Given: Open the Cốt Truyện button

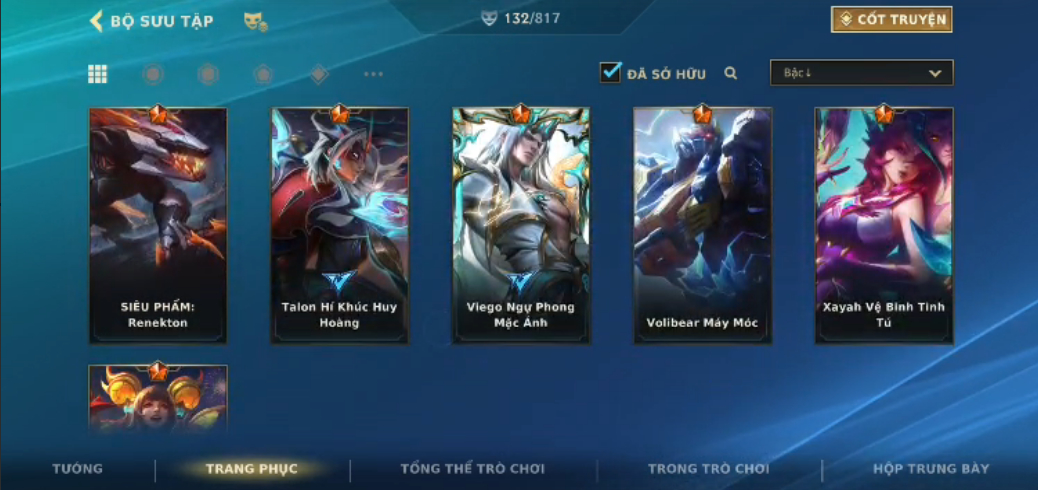Looking at the screenshot, I should point(891,20).
